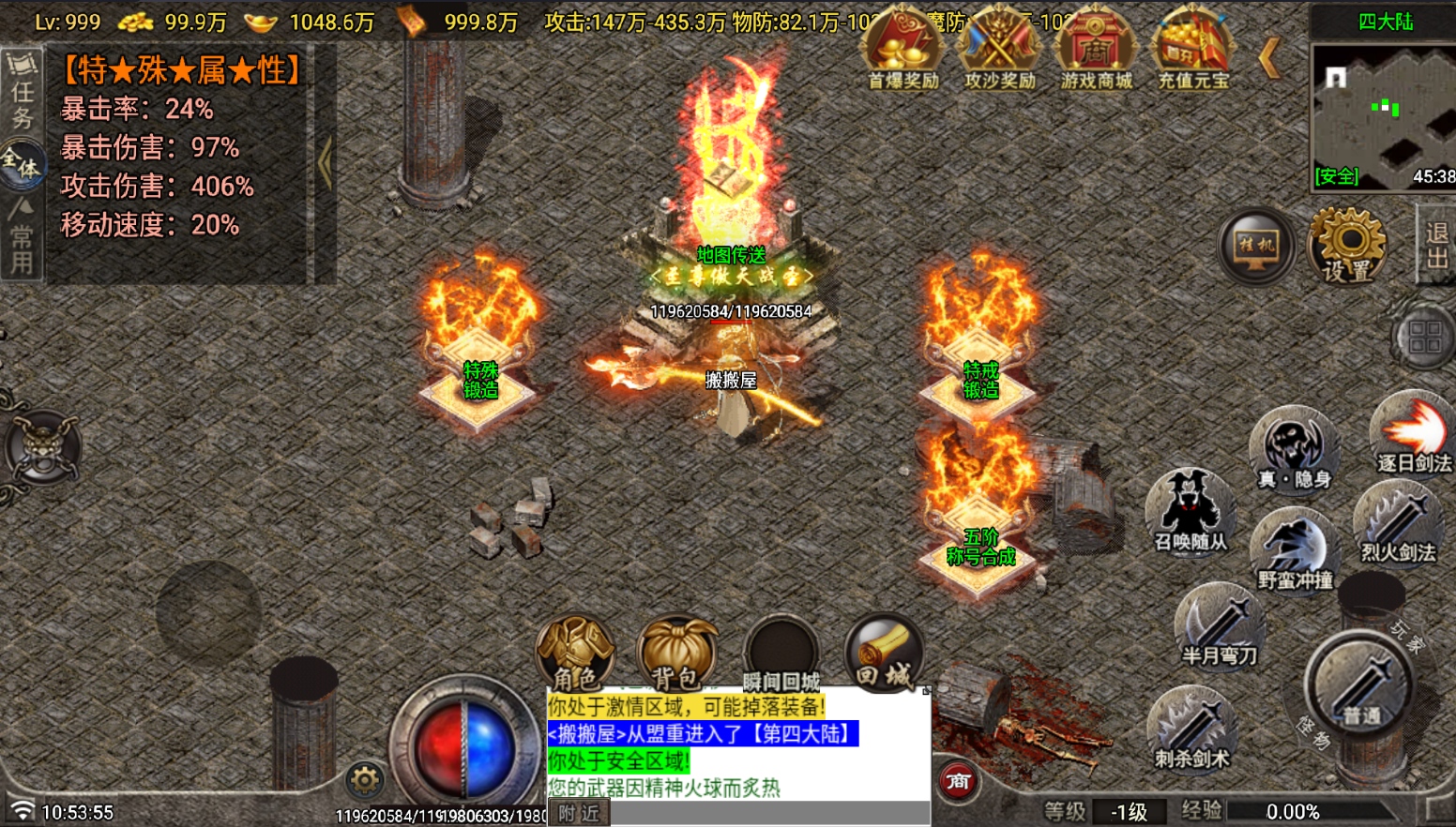
Task: Click the 退出 exit button
Action: click(x=1436, y=245)
